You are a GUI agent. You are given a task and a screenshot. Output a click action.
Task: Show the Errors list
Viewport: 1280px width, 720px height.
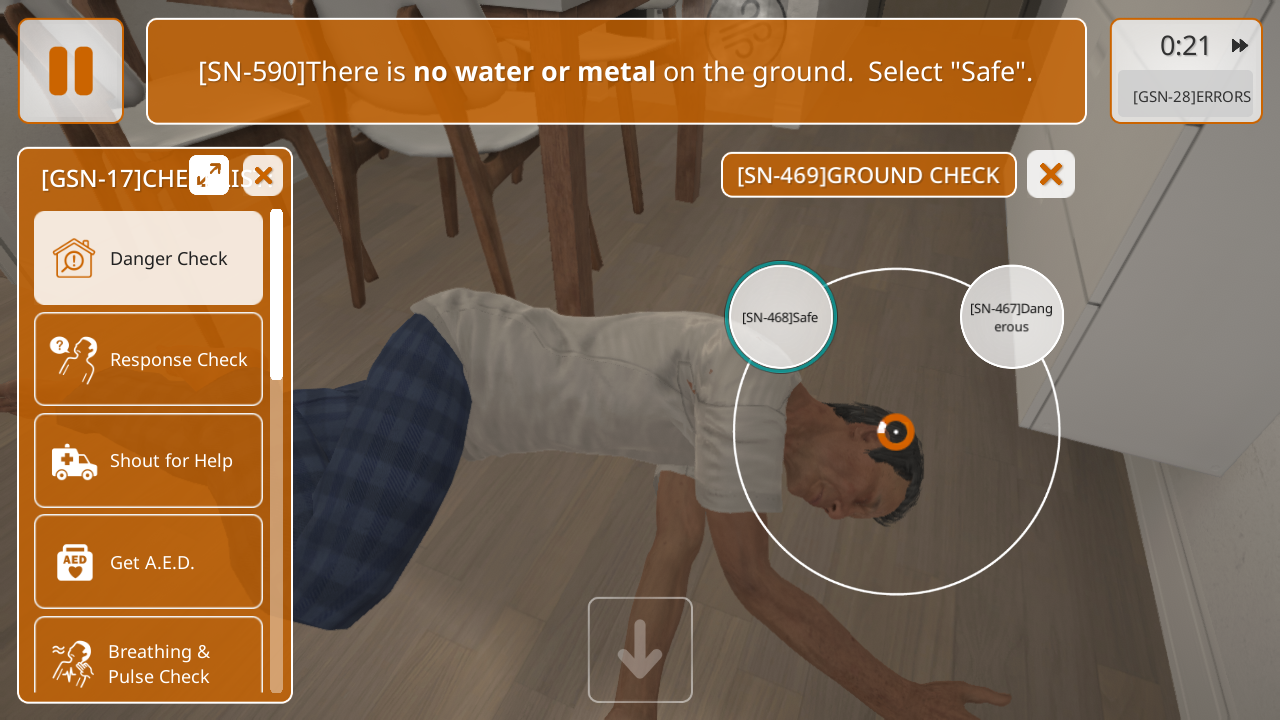pos(1190,96)
